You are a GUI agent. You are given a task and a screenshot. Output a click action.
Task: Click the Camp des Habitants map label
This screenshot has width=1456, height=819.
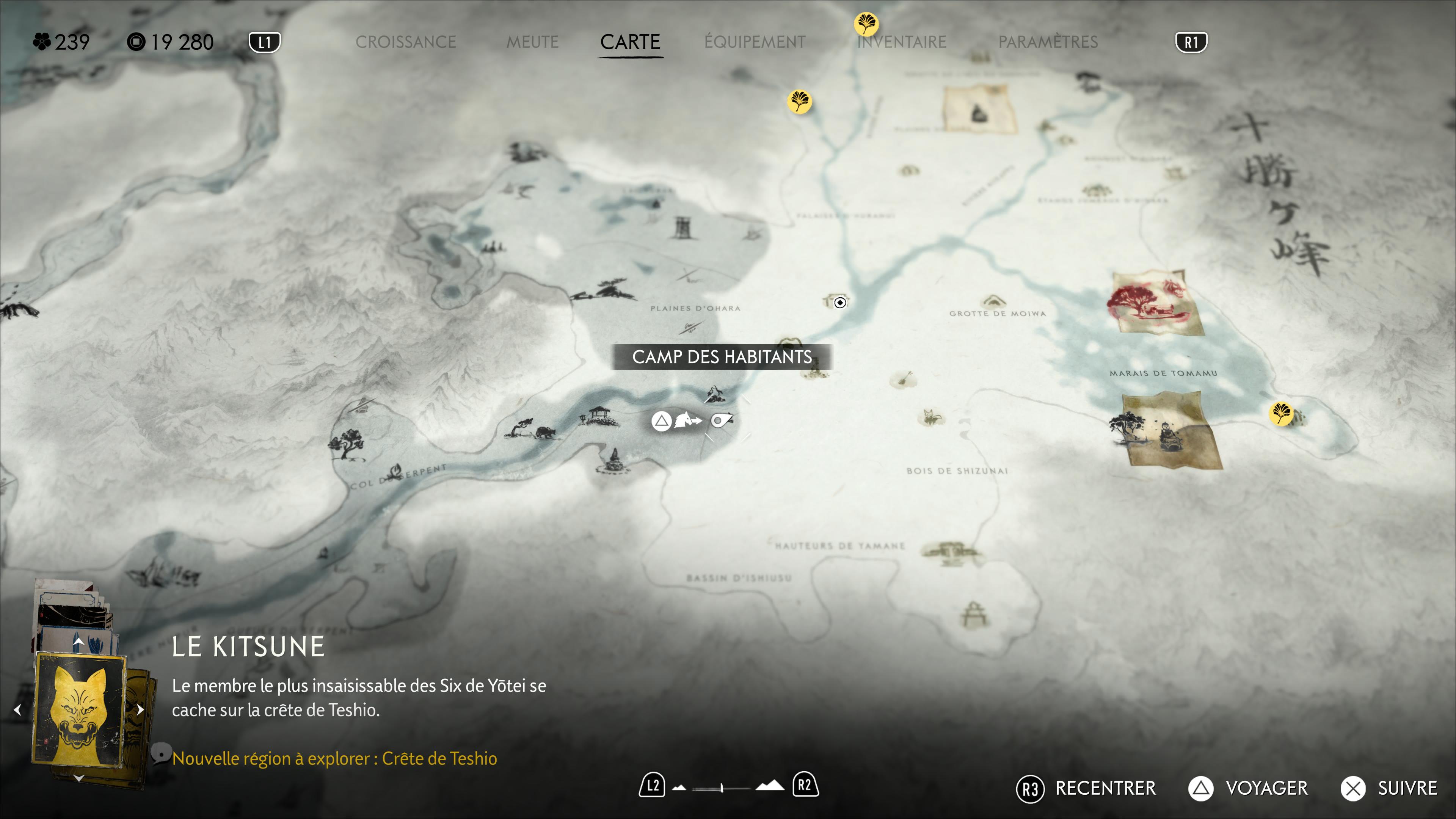point(722,357)
